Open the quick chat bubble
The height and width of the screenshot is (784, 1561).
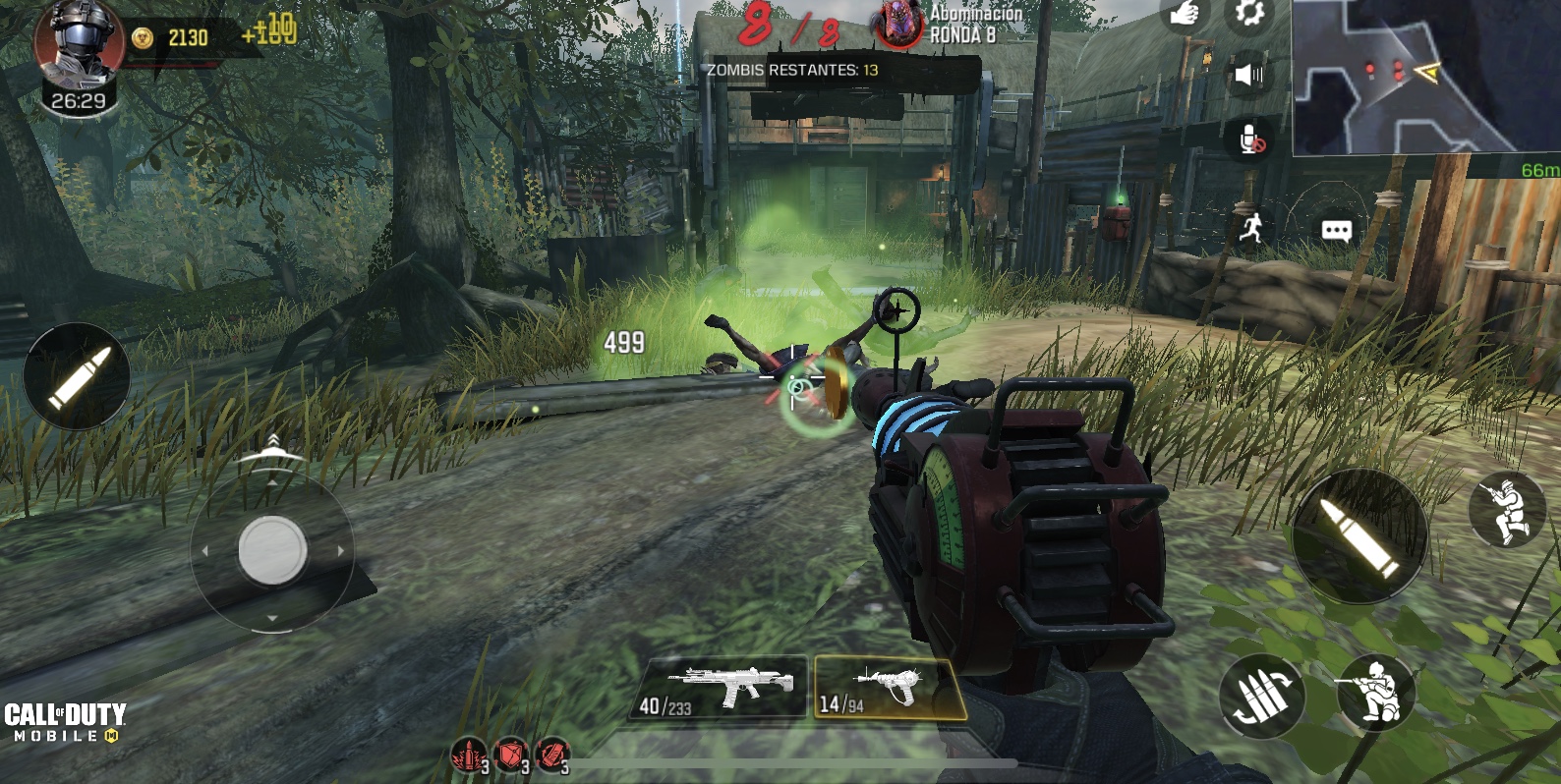1336,231
